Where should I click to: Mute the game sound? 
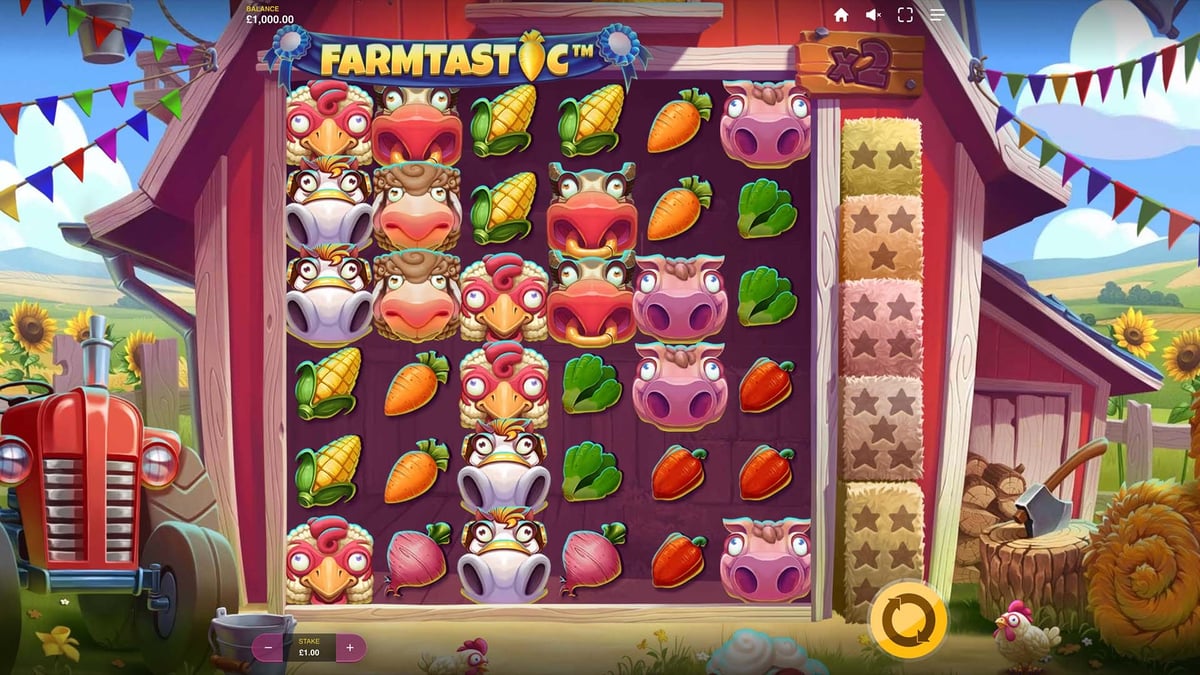(x=873, y=15)
